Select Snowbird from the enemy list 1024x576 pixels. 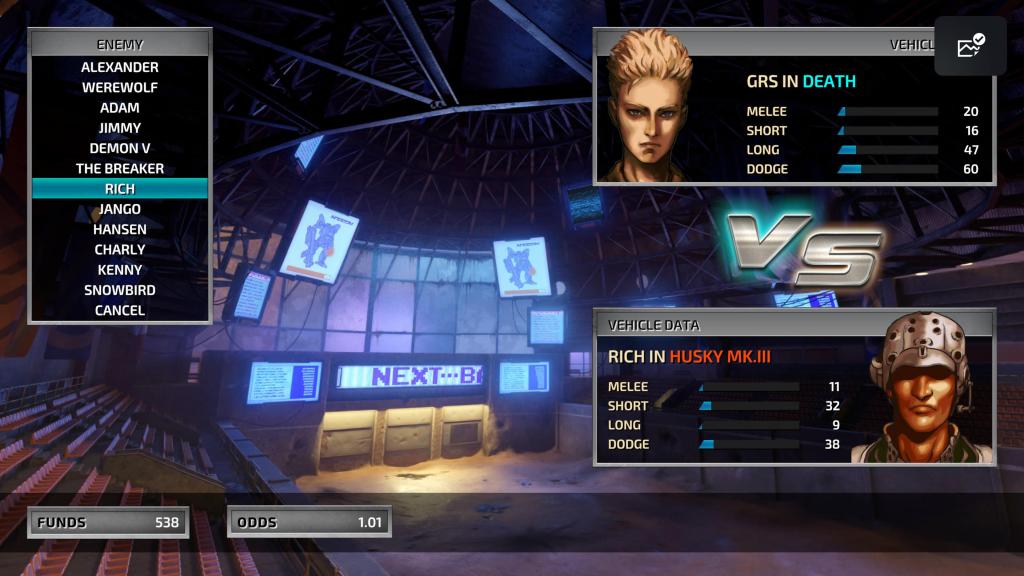[x=120, y=290]
